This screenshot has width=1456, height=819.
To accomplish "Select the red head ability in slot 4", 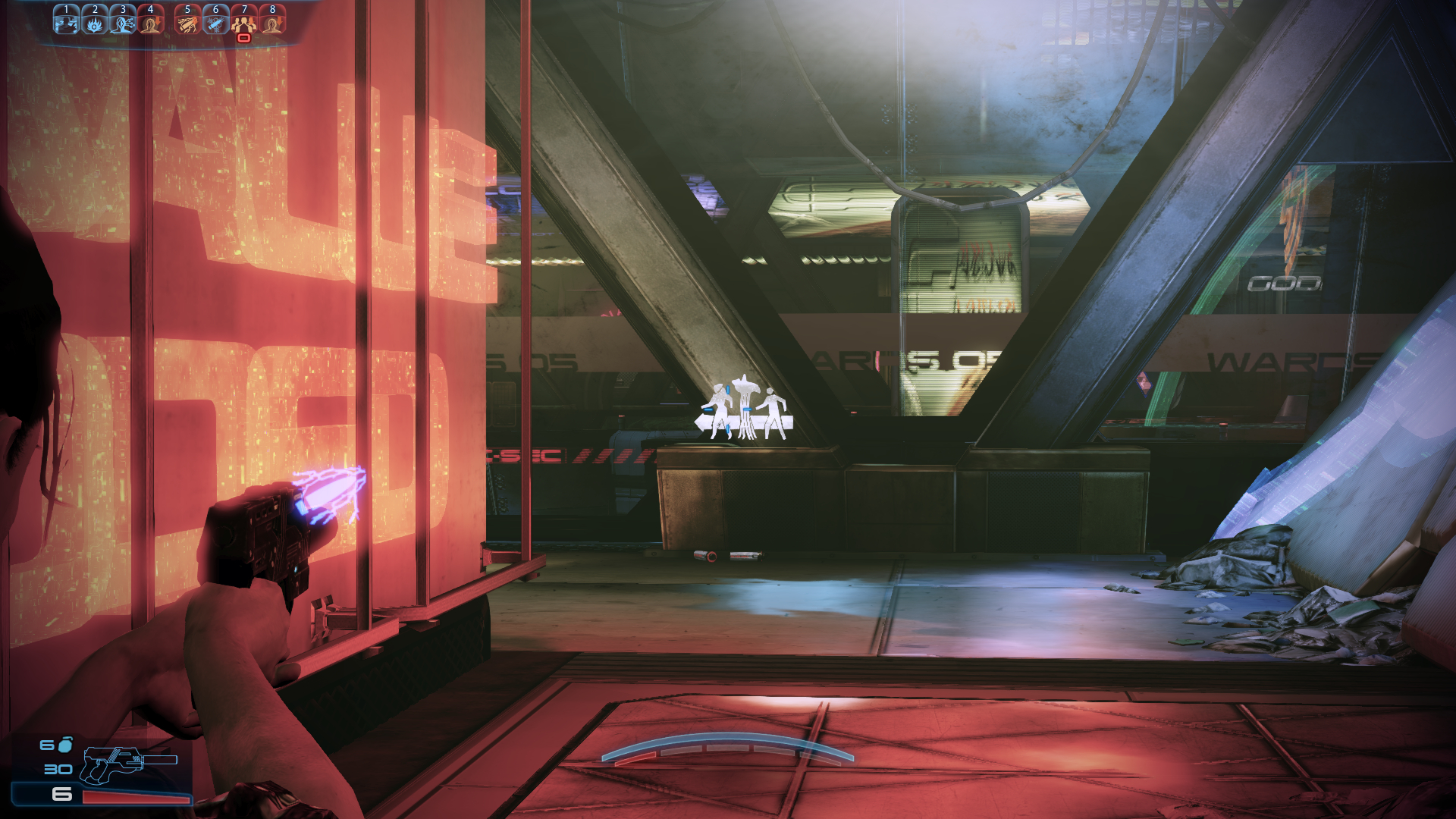I will 151,22.
